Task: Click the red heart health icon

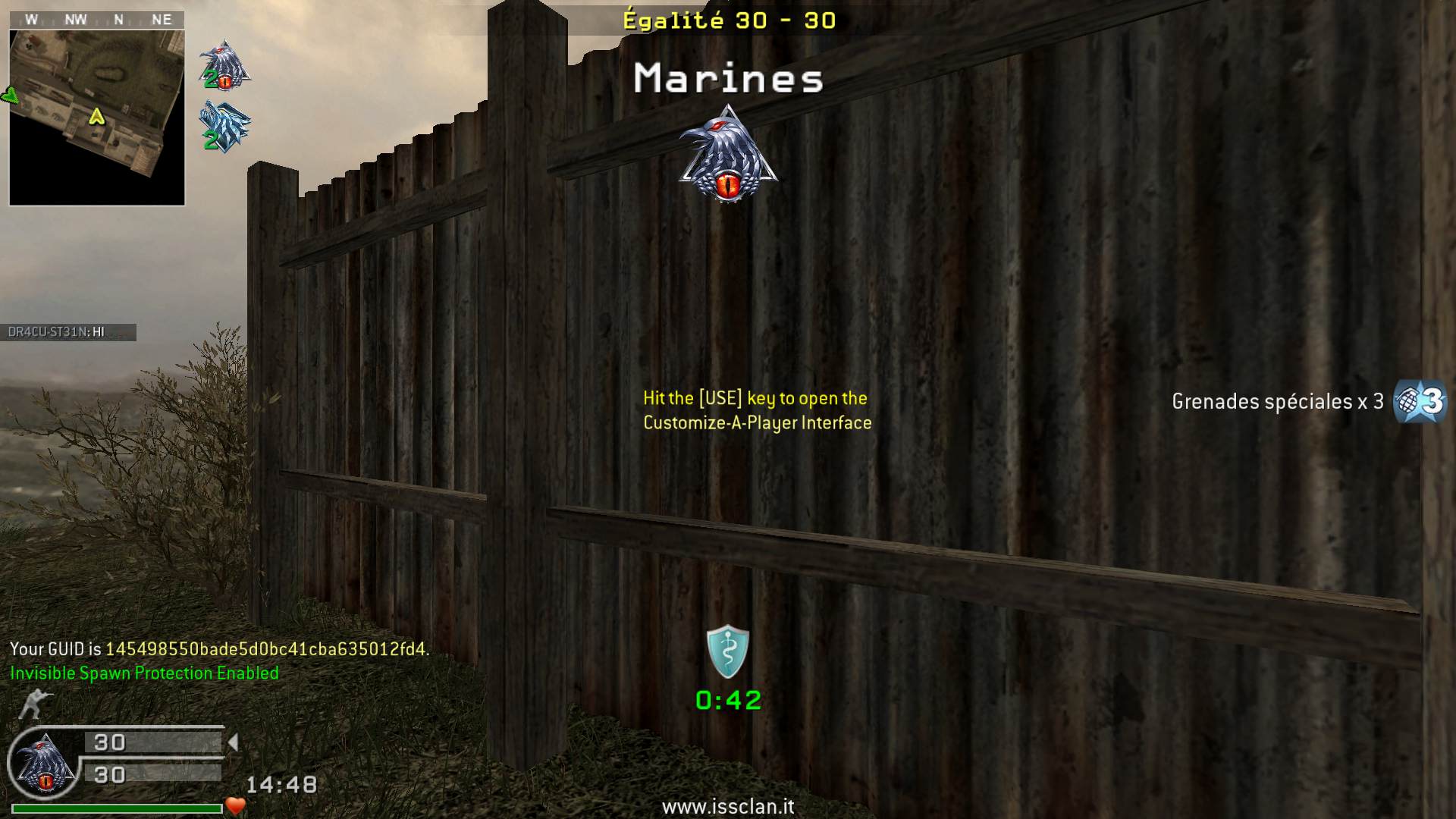Action: [x=236, y=806]
